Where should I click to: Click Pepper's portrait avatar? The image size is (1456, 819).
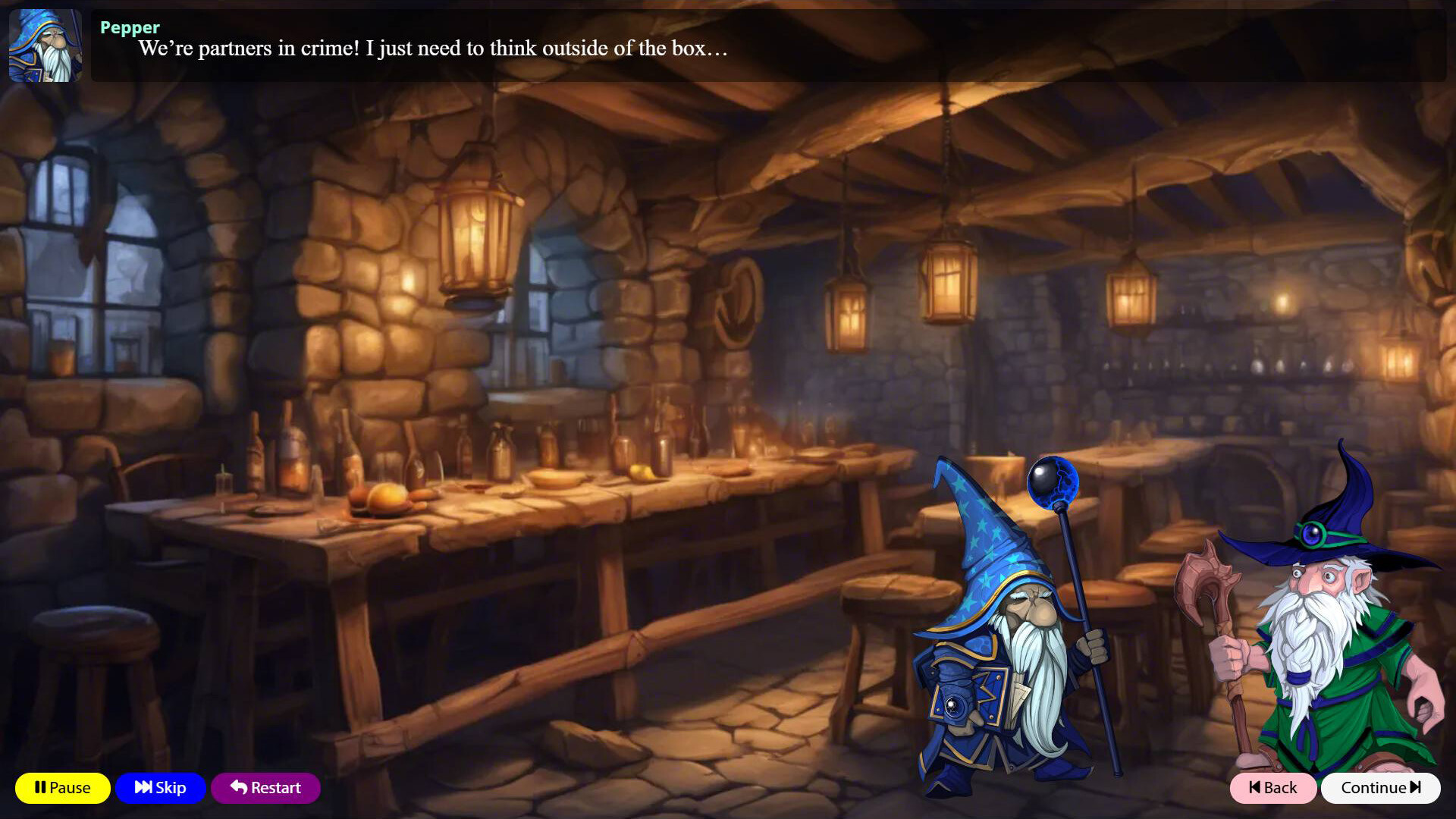pyautogui.click(x=45, y=47)
